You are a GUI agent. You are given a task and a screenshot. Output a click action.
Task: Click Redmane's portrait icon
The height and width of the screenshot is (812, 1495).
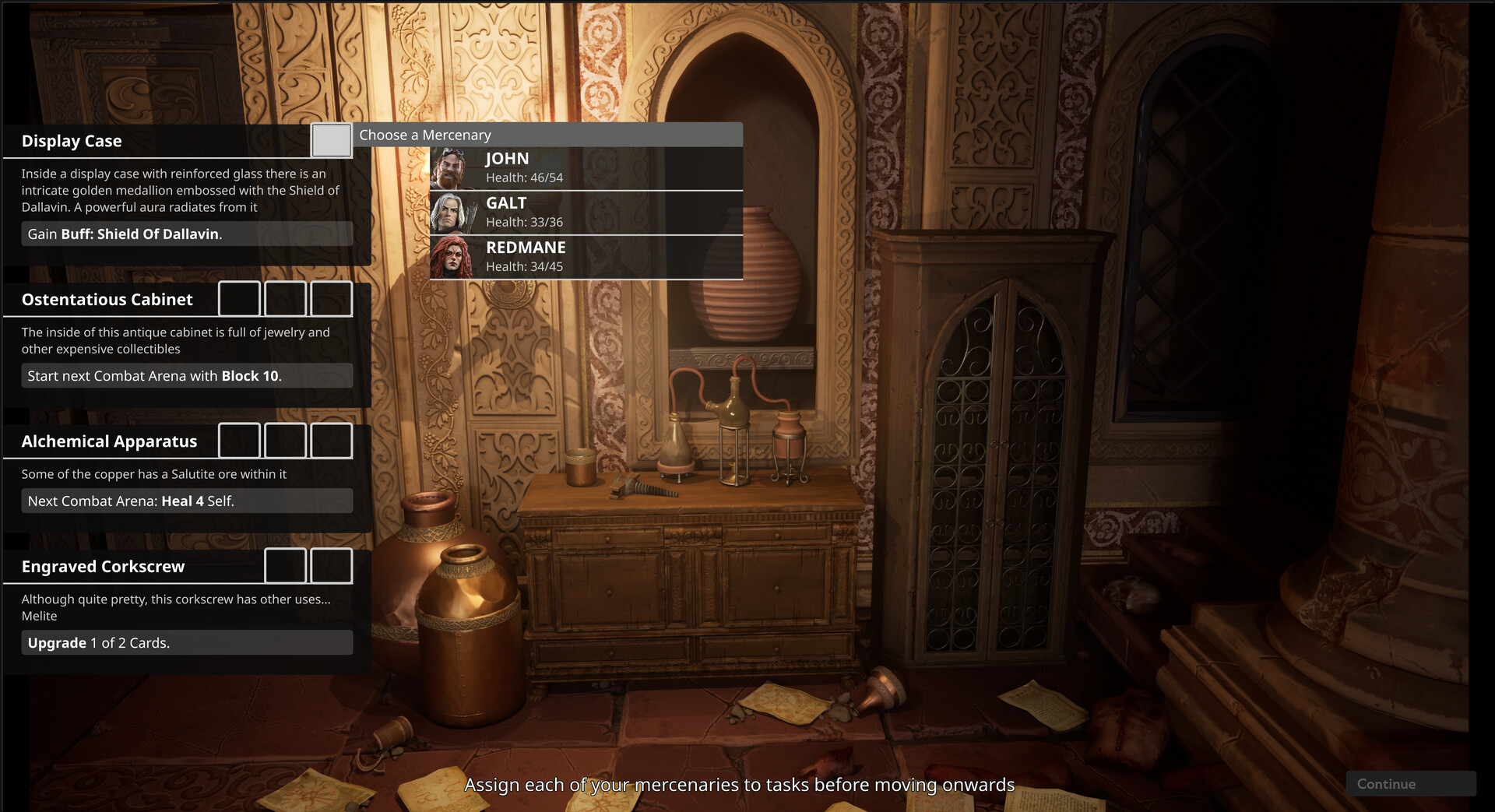(450, 256)
